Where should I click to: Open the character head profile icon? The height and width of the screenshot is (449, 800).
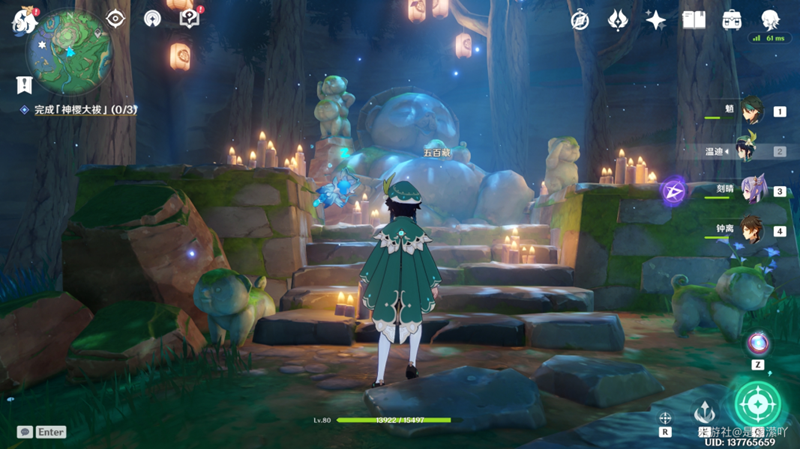point(770,19)
